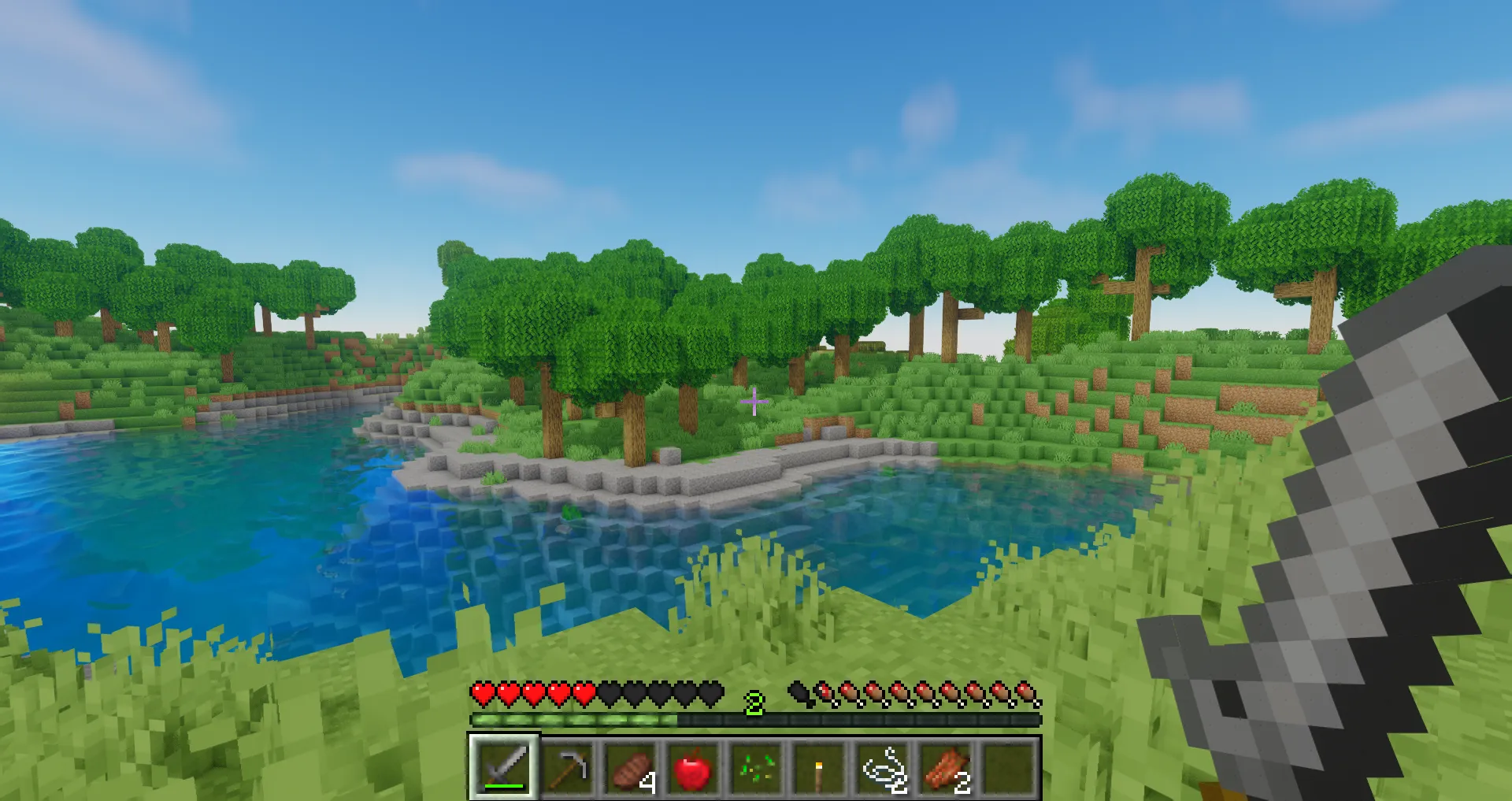Click the empty hotbar slot

coord(1008,766)
